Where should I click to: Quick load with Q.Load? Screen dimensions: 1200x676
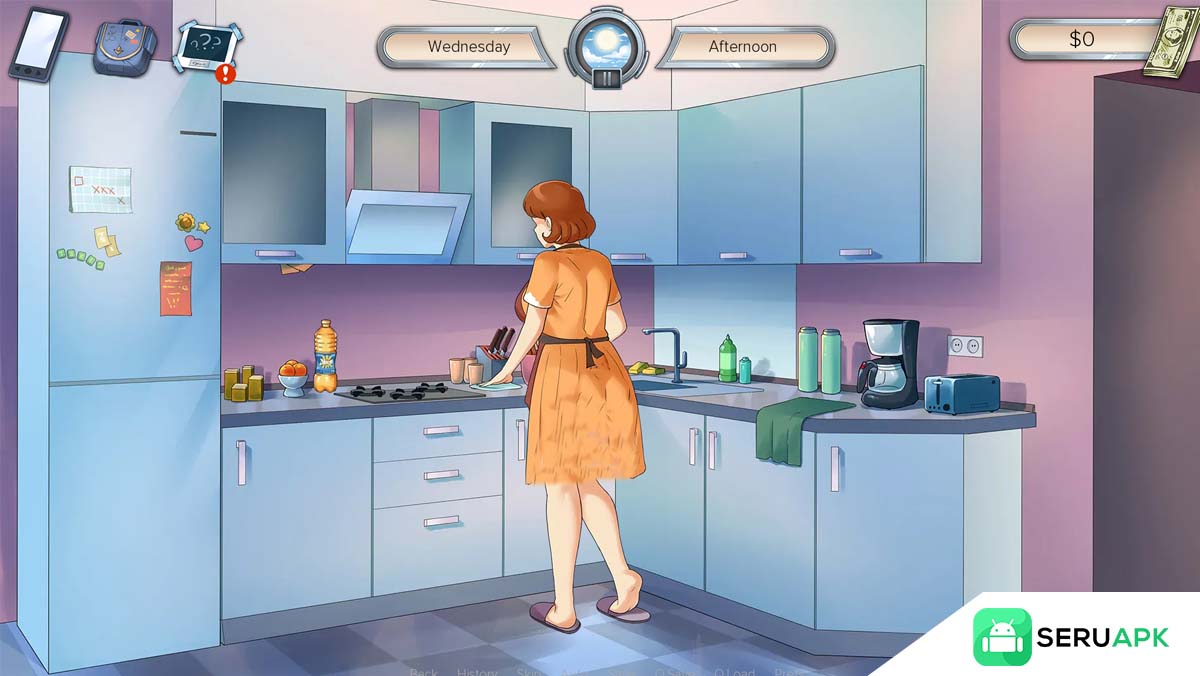pyautogui.click(x=731, y=671)
